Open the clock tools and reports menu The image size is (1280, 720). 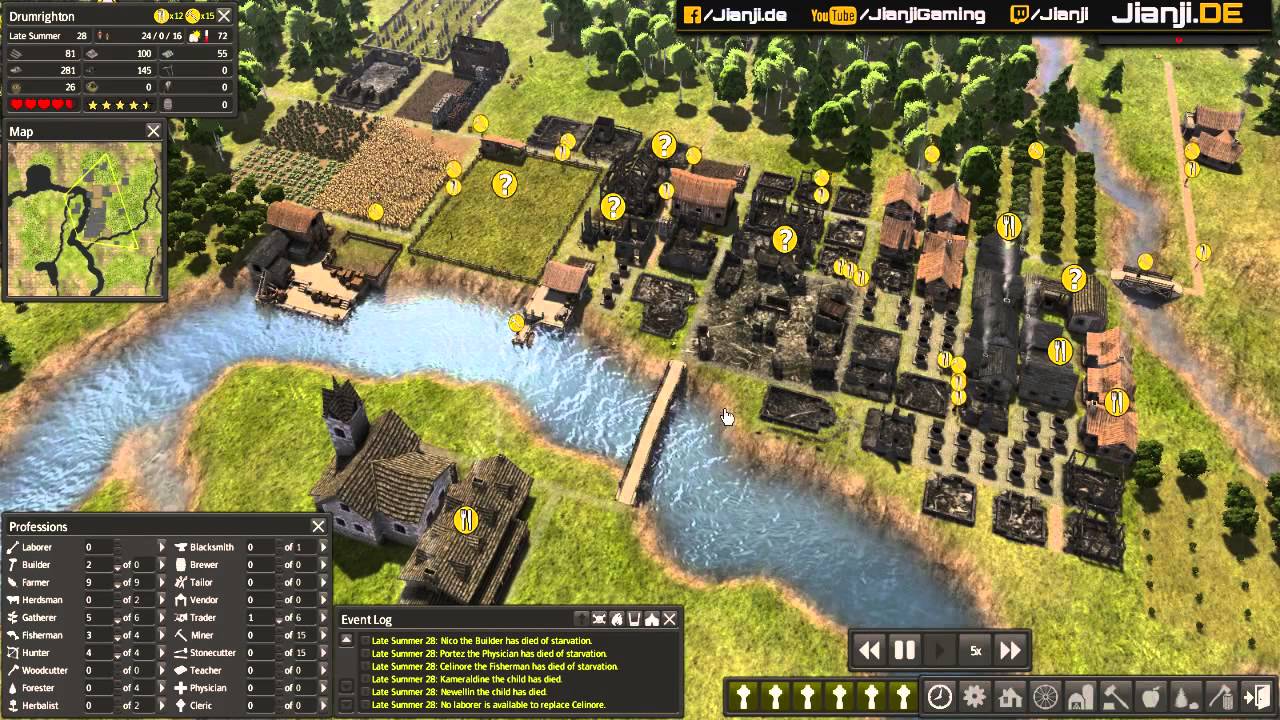939,697
